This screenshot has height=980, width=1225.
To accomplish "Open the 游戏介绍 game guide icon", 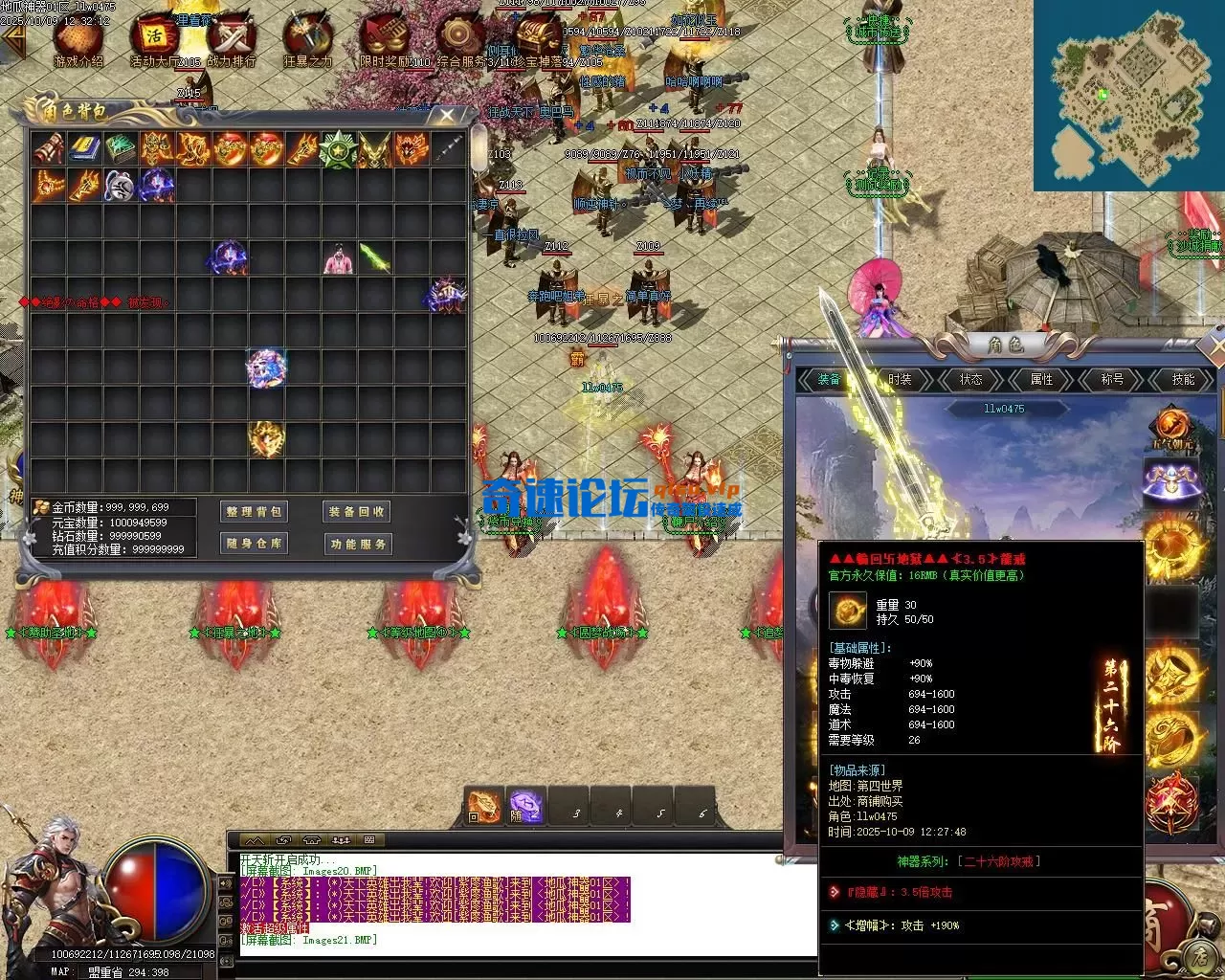I will pos(78,38).
